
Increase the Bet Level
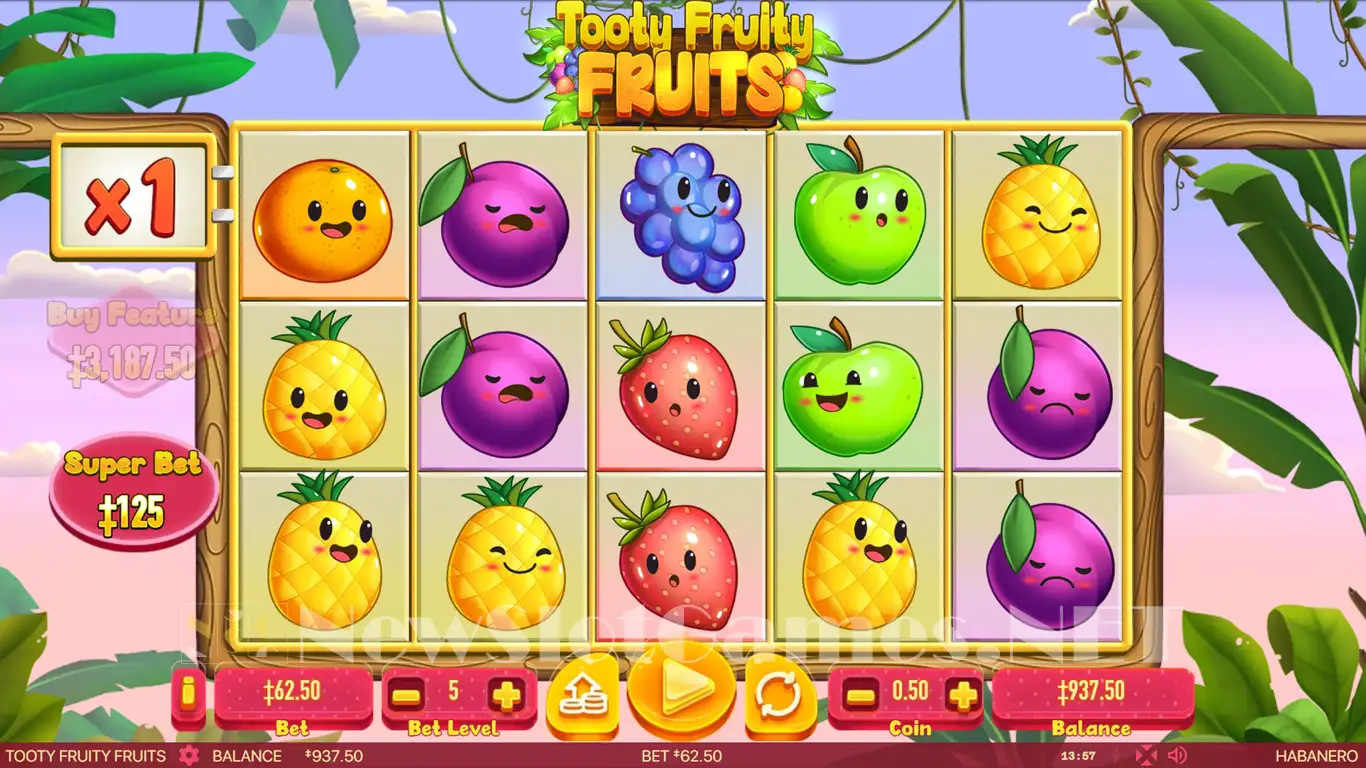tap(506, 694)
